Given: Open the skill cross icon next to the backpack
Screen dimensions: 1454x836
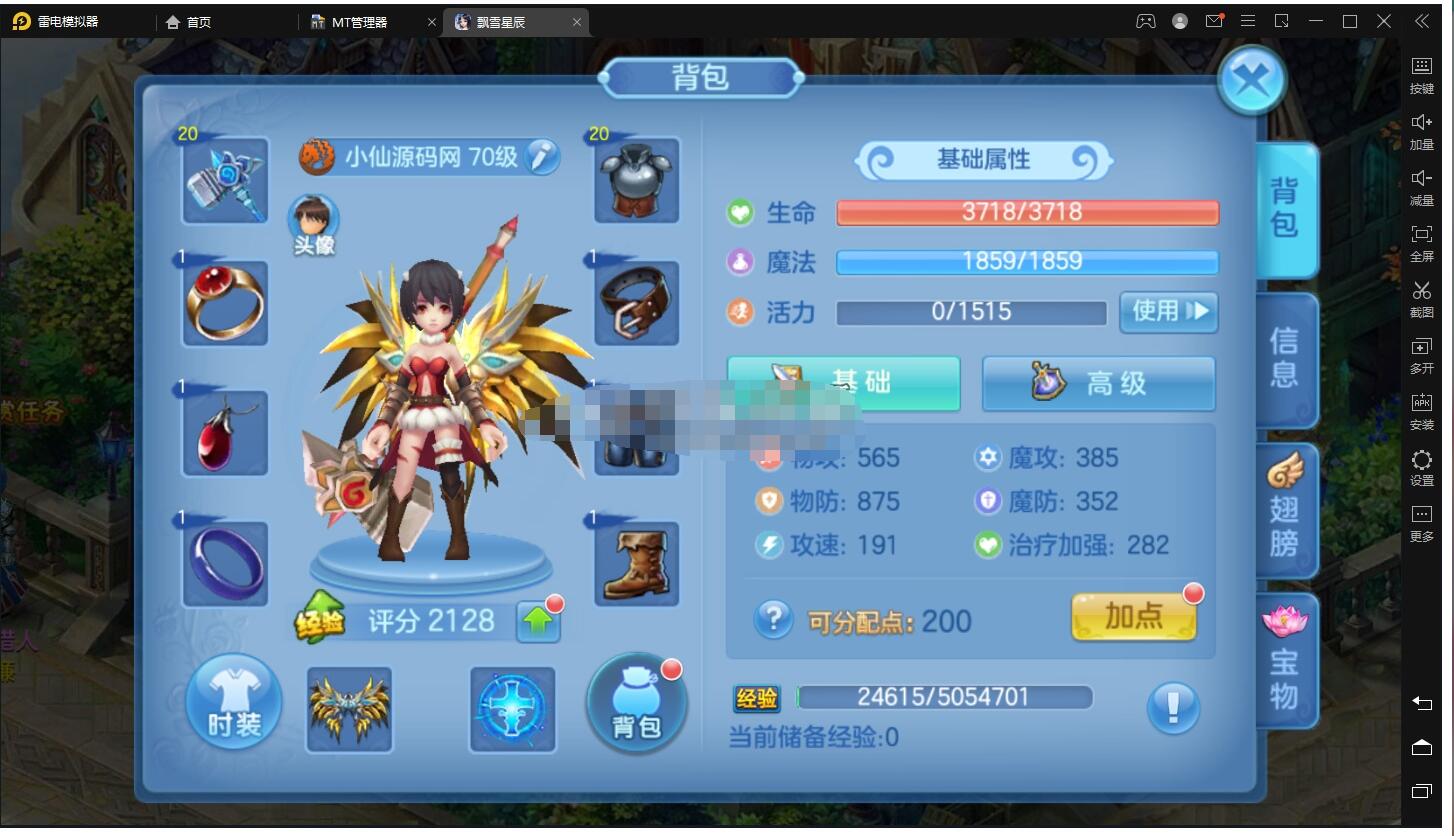Looking at the screenshot, I should pyautogui.click(x=512, y=708).
